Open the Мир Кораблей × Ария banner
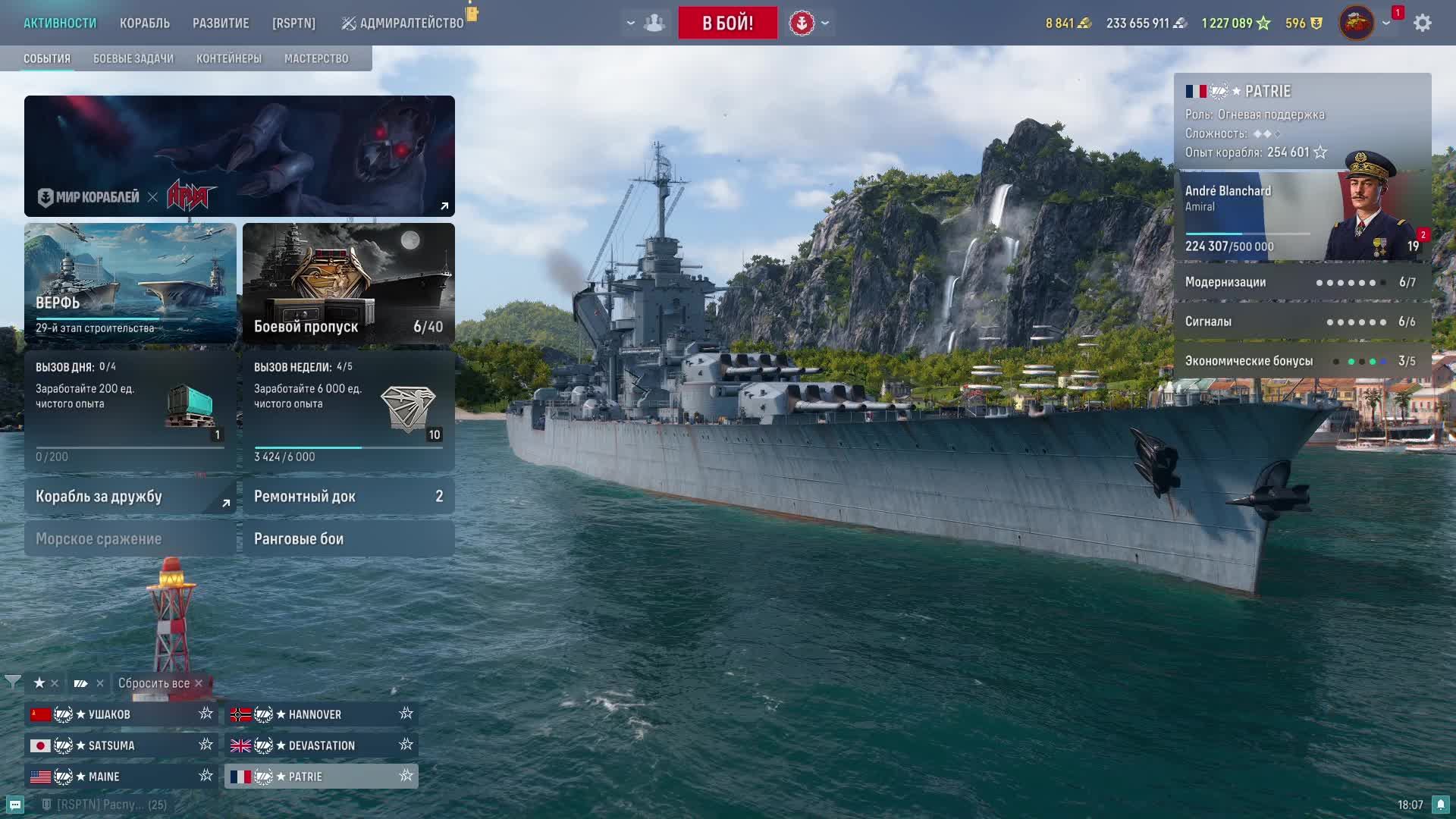This screenshot has height=819, width=1456. [240, 156]
